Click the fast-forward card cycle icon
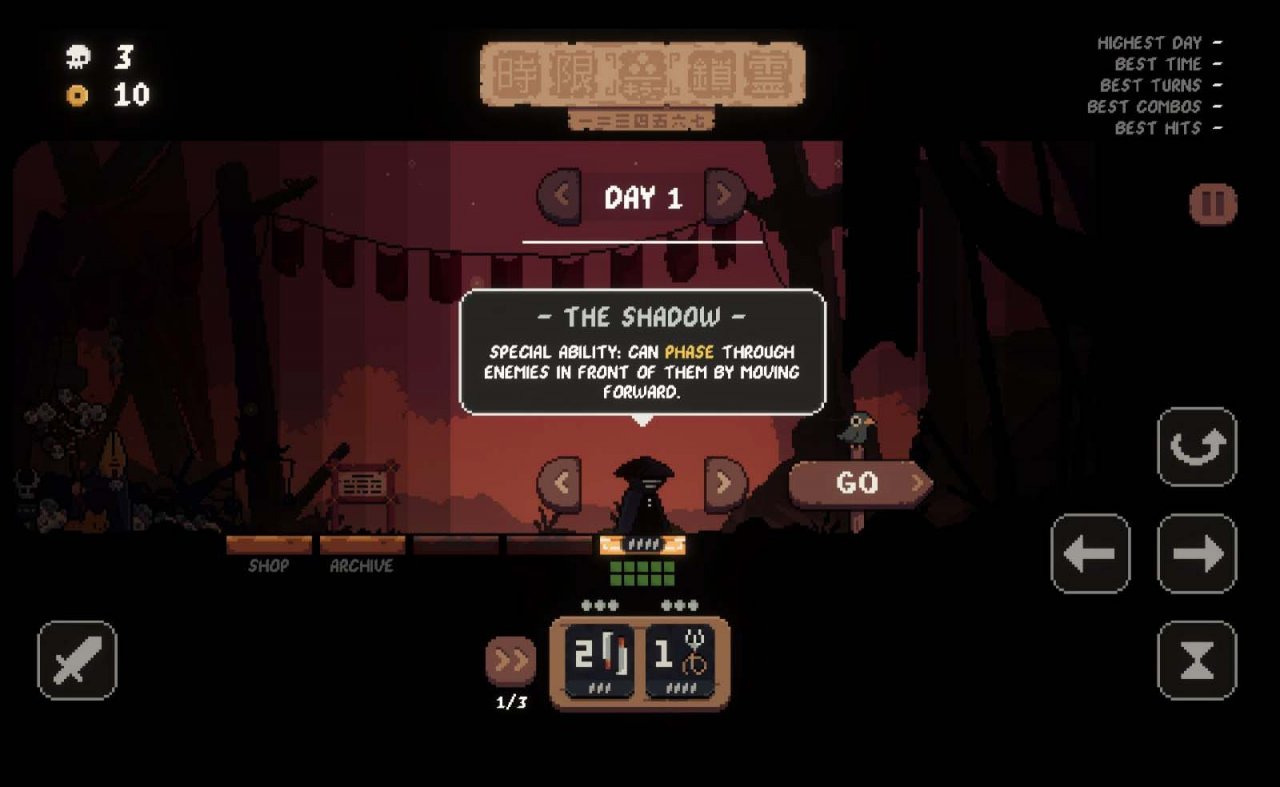 (512, 660)
